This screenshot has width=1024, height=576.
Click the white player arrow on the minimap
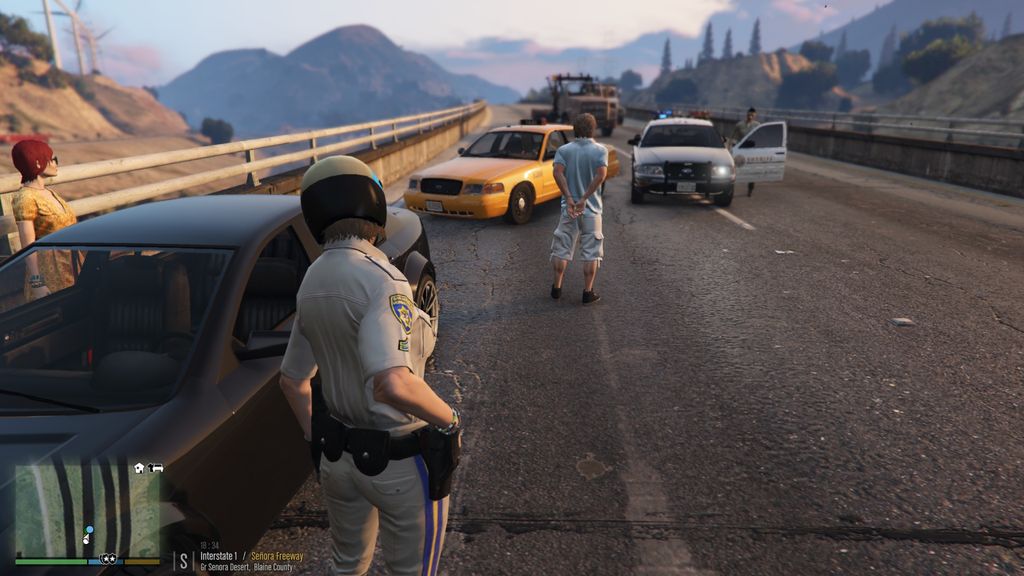click(x=86, y=539)
